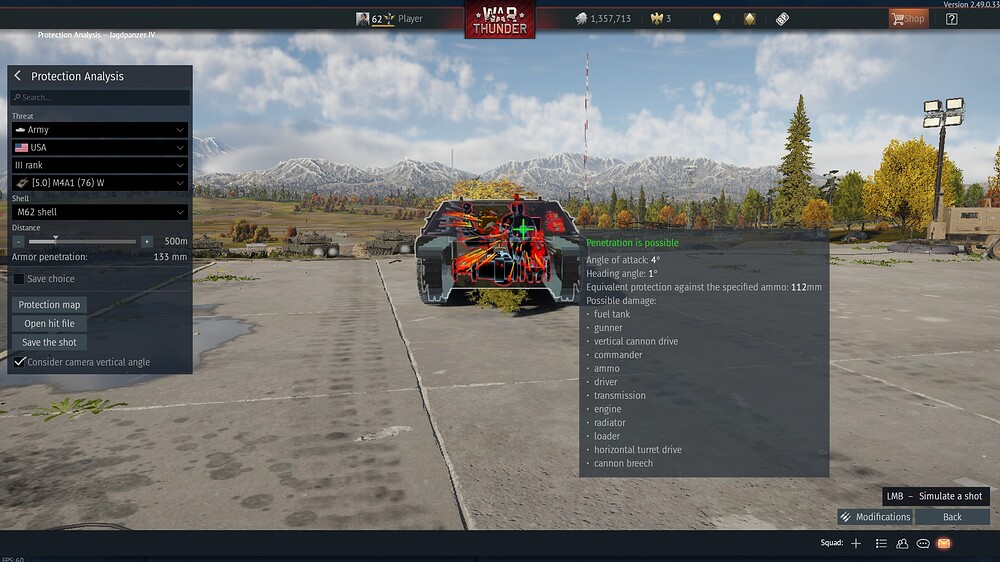Image resolution: width=1000 pixels, height=562 pixels.
Task: Uncheck Consider camera vertical angle
Action: point(20,361)
